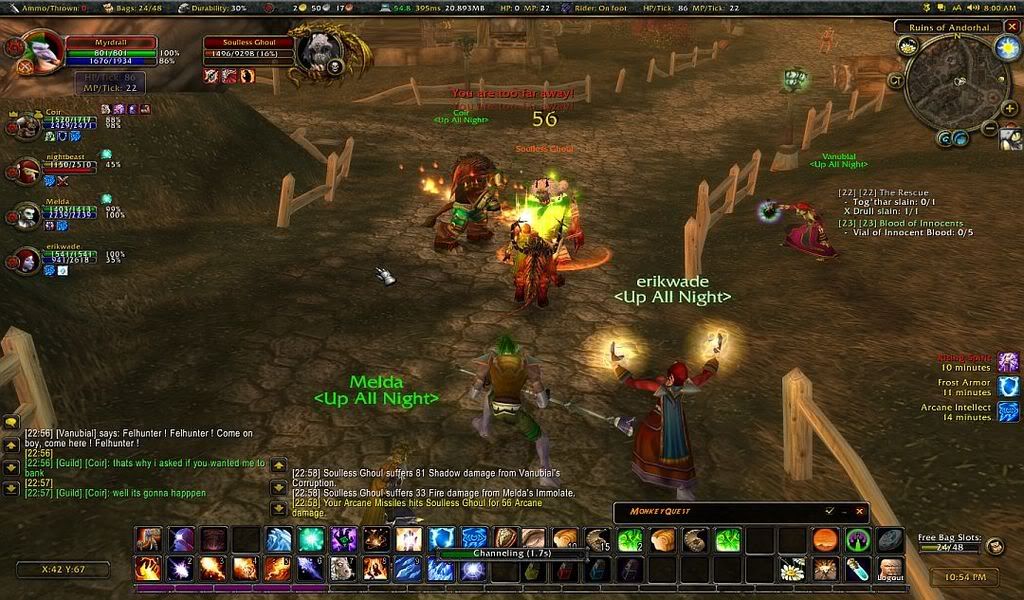Screen dimensions: 1024x600
Task: Click the Frost Armor buff icon
Action: (1008, 387)
